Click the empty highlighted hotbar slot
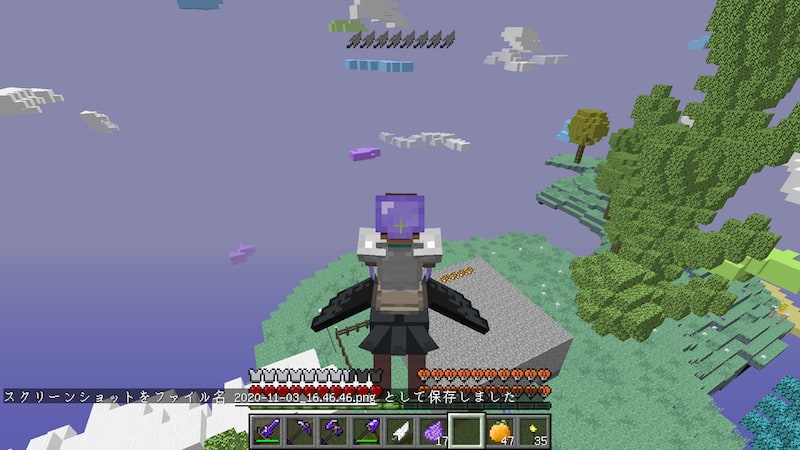The height and width of the screenshot is (450, 800). tap(466, 432)
